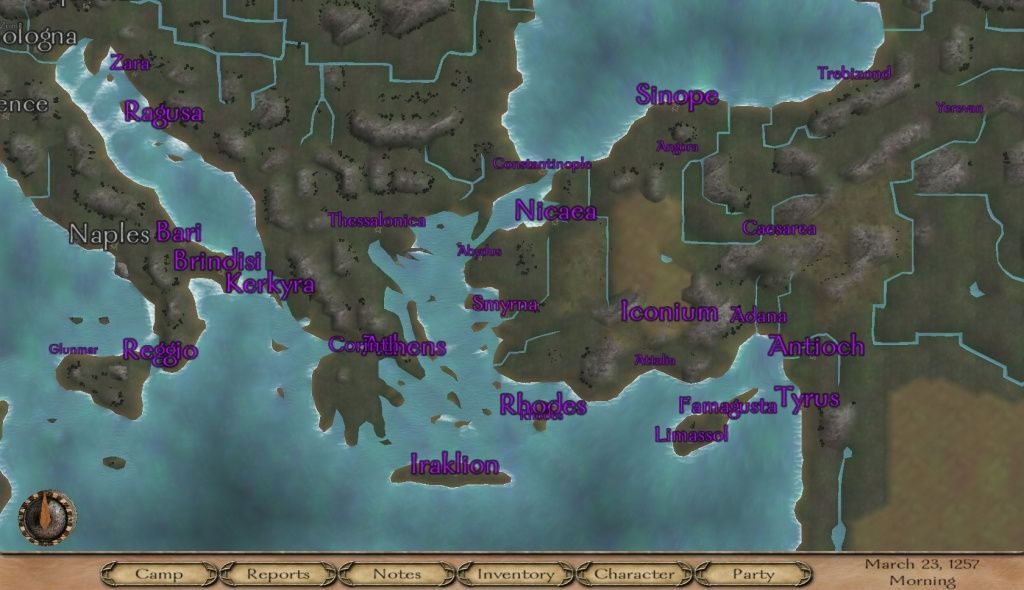Choose the Nicaea map label
The width and height of the screenshot is (1024, 590).
click(556, 211)
